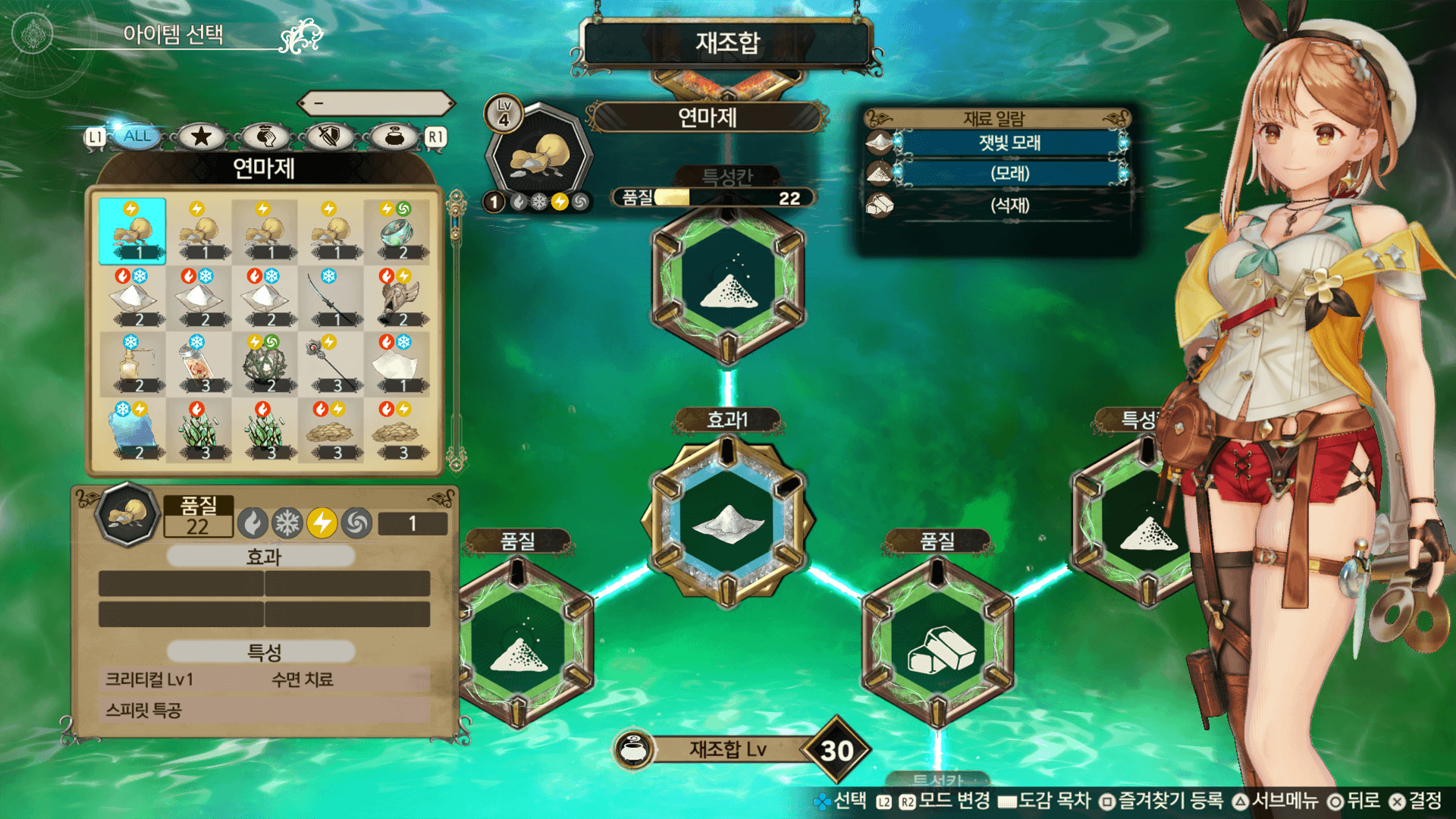Choose the (석재) material row

(1009, 206)
